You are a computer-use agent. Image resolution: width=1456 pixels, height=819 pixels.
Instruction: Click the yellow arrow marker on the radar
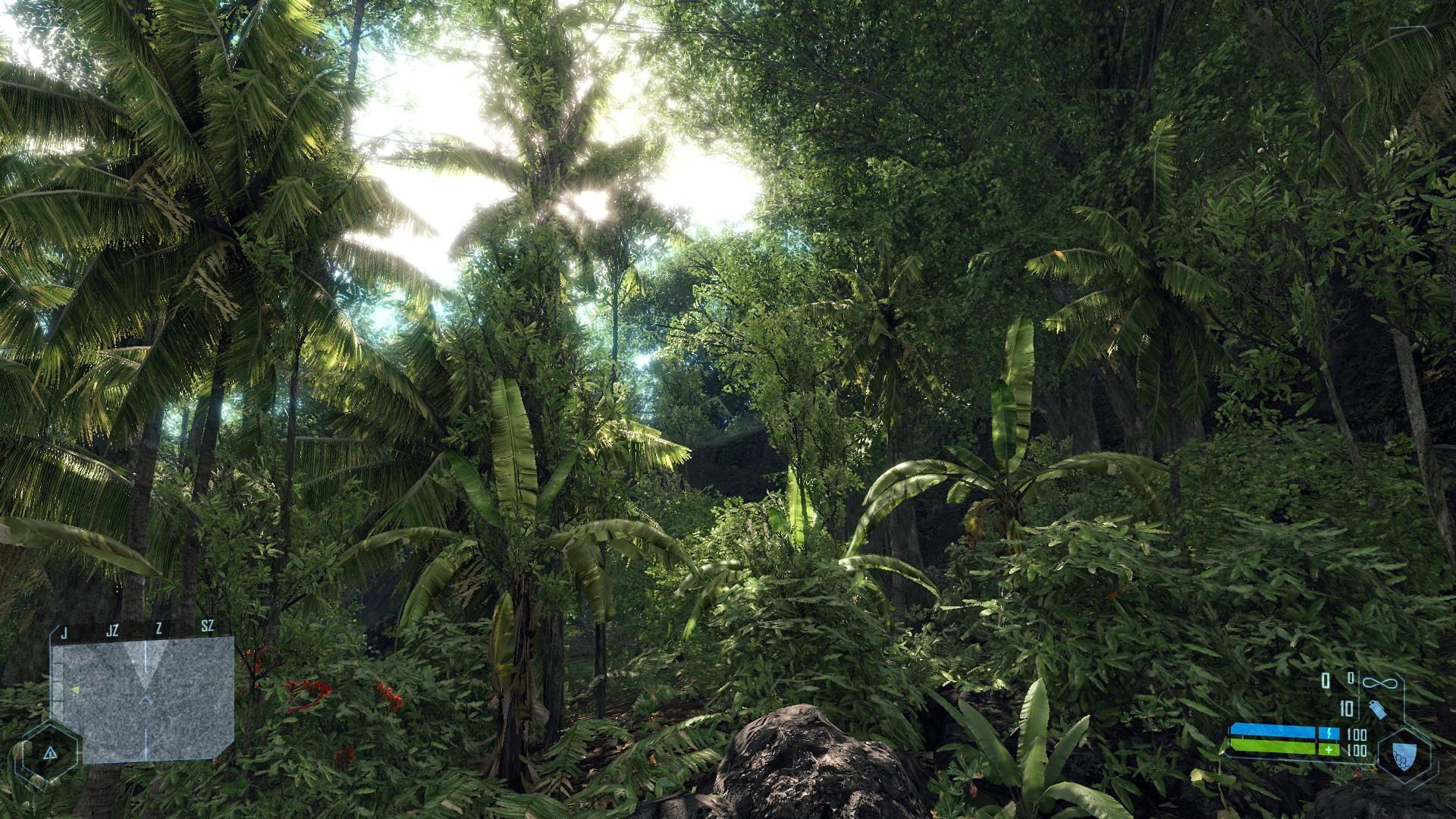[x=74, y=689]
